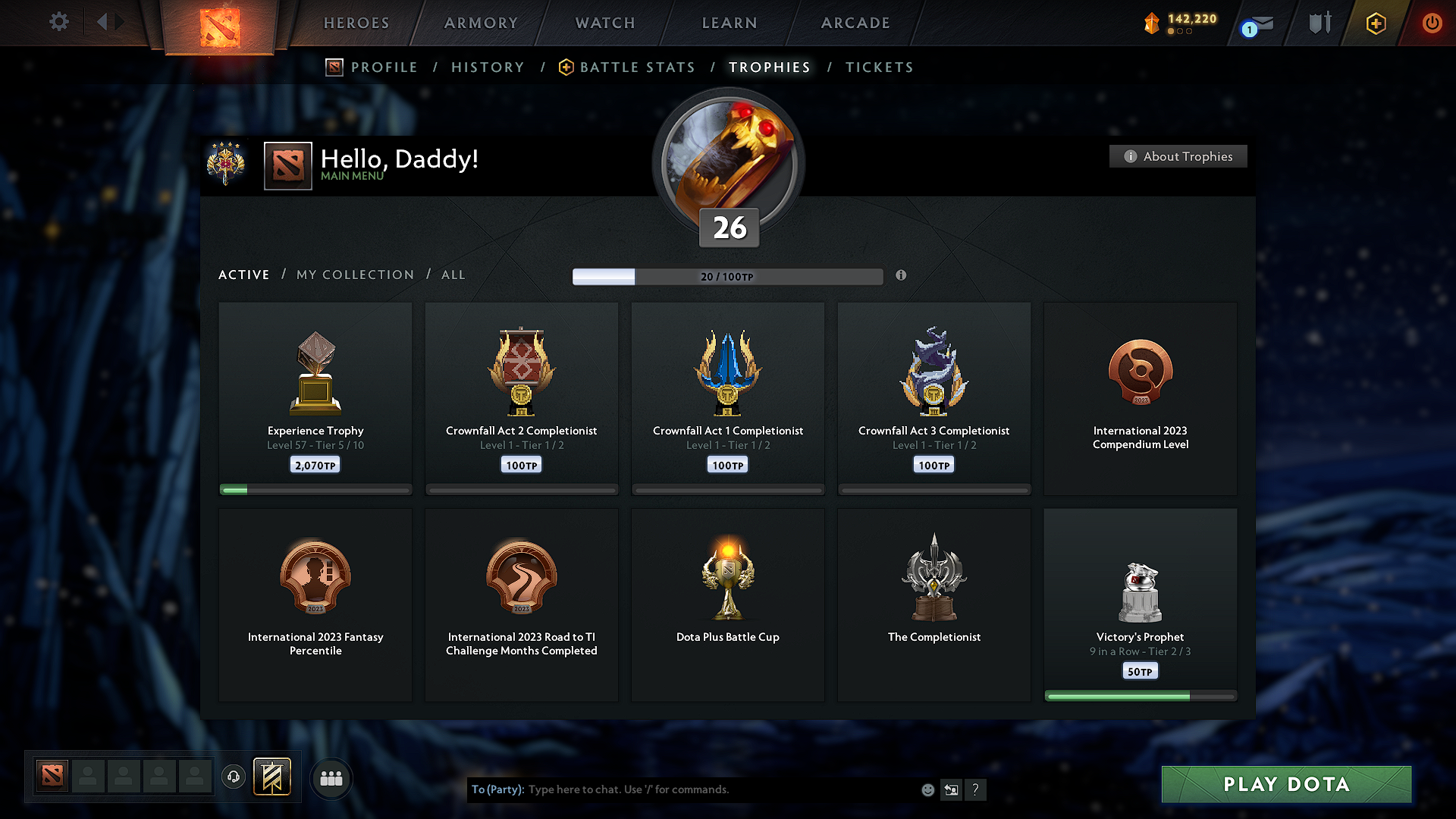
Task: Open Dota Plus via the gold plus hexagon icon
Action: tap(1375, 23)
